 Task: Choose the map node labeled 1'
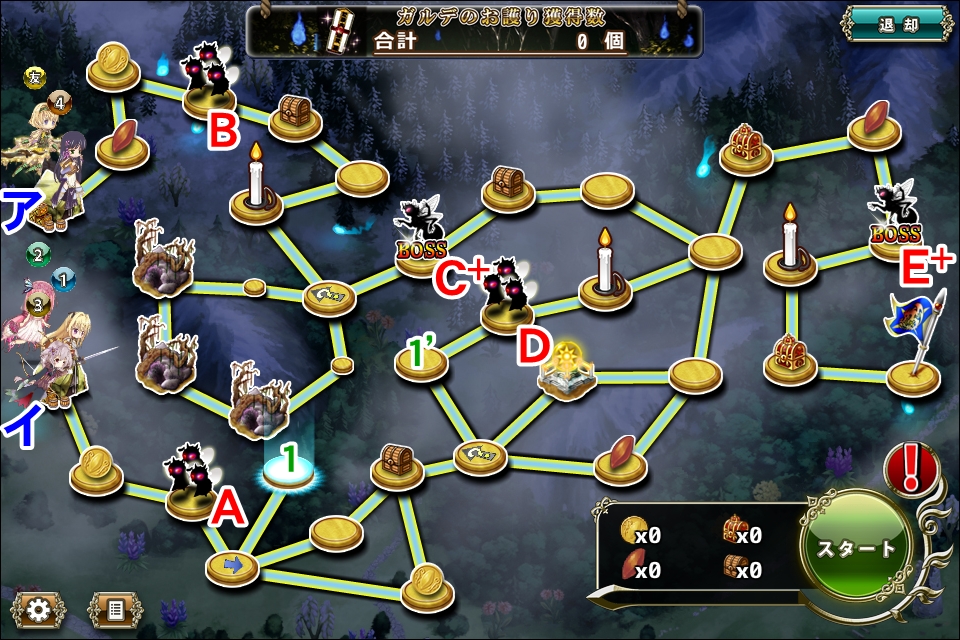(x=421, y=362)
